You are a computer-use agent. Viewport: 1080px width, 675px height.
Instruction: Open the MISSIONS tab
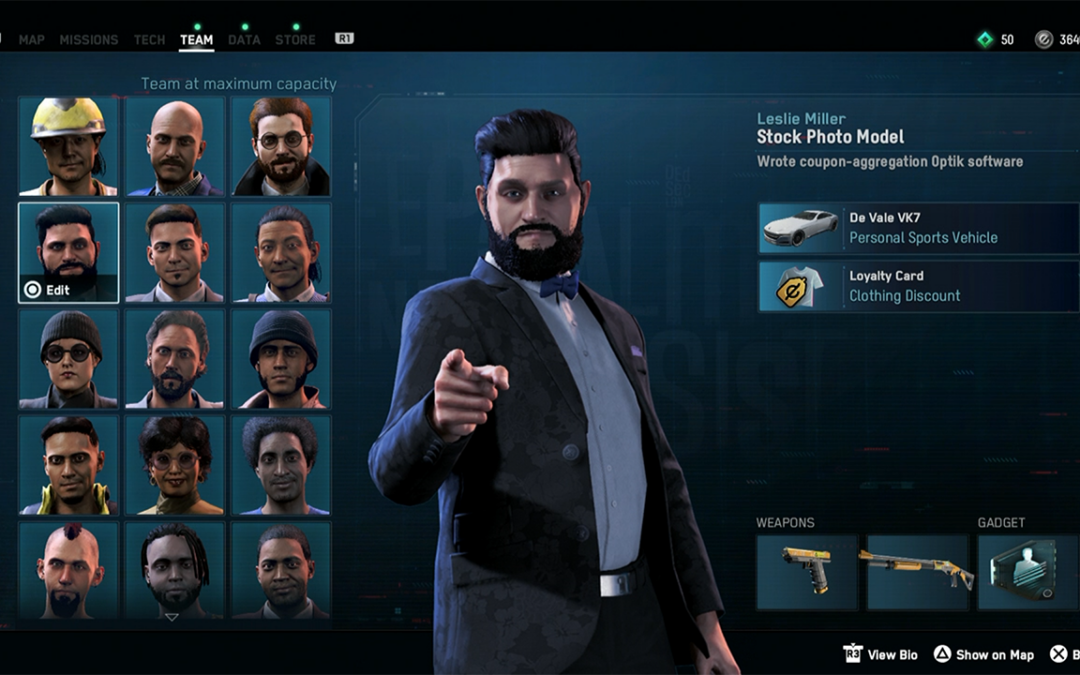point(89,40)
